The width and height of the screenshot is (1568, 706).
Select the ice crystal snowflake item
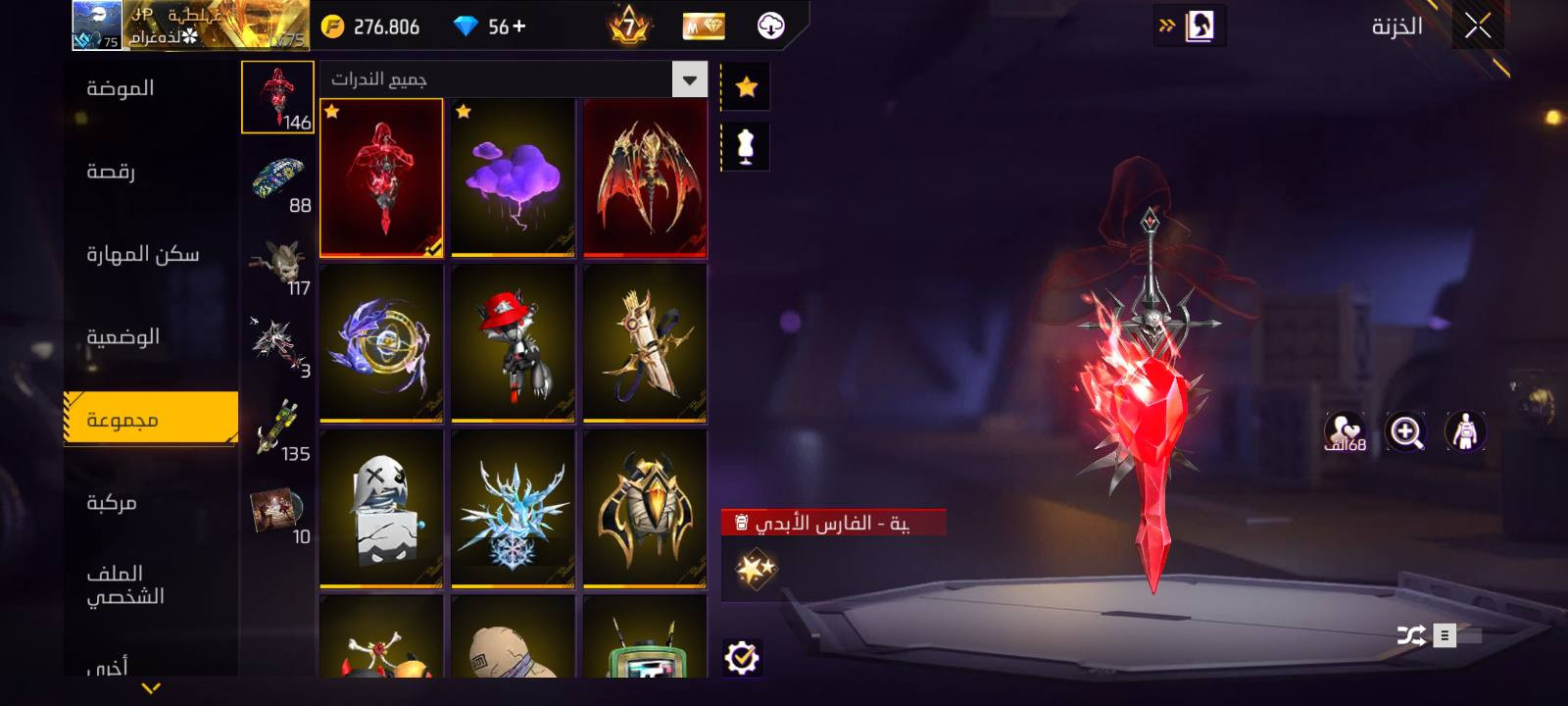[513, 509]
